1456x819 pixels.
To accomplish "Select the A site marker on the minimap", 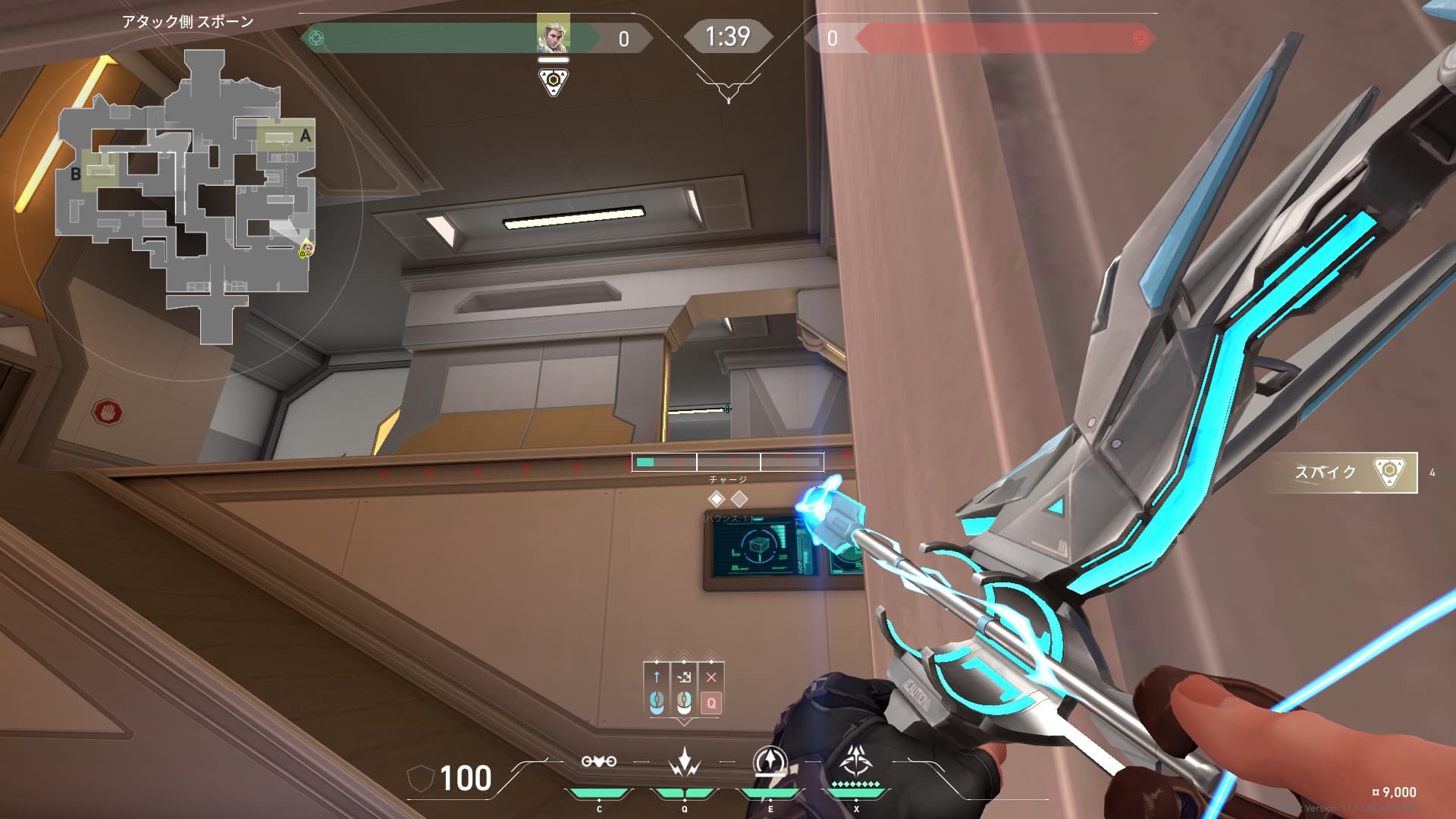I will point(305,136).
